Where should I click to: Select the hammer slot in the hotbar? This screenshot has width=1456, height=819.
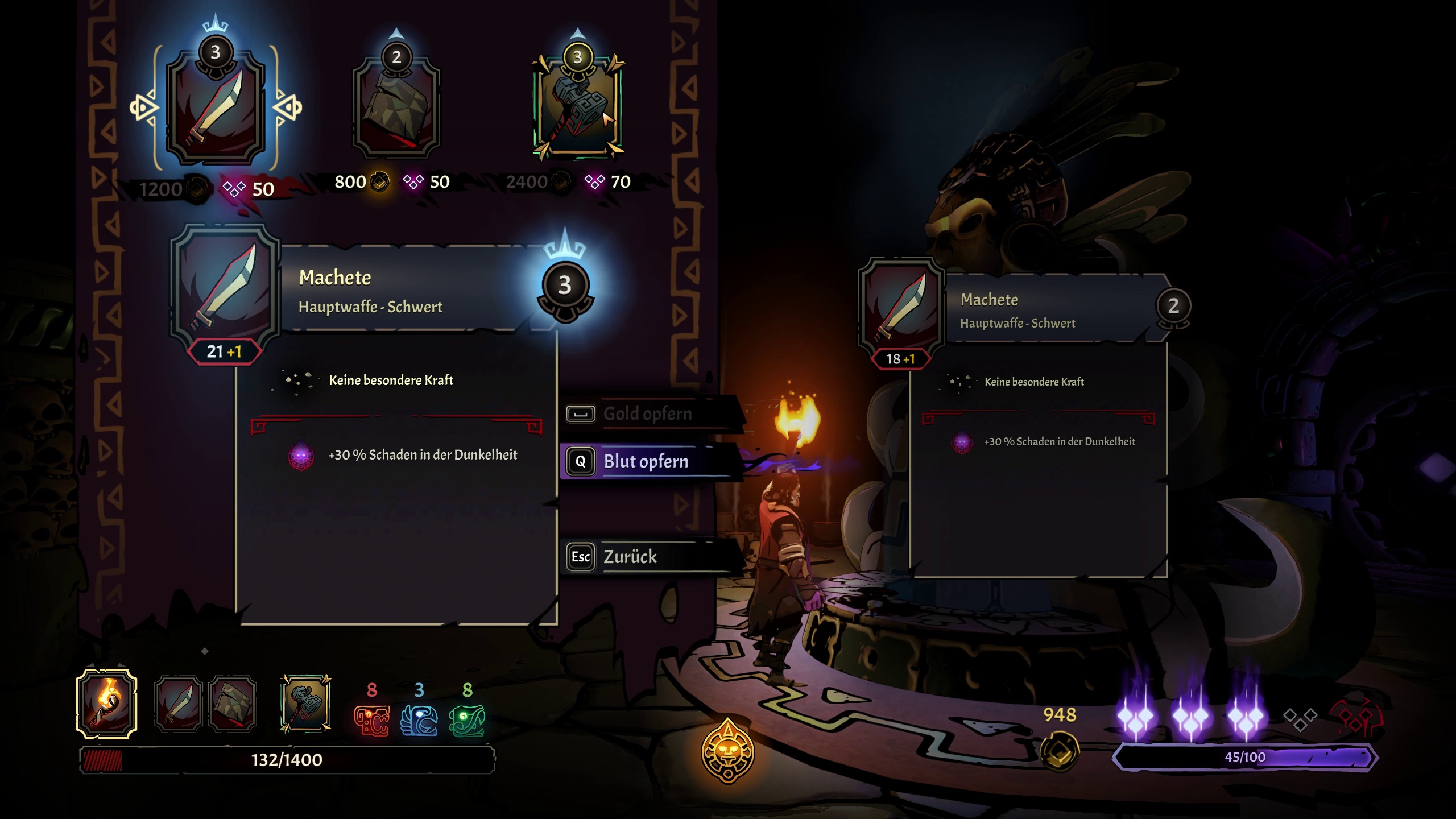click(x=306, y=704)
